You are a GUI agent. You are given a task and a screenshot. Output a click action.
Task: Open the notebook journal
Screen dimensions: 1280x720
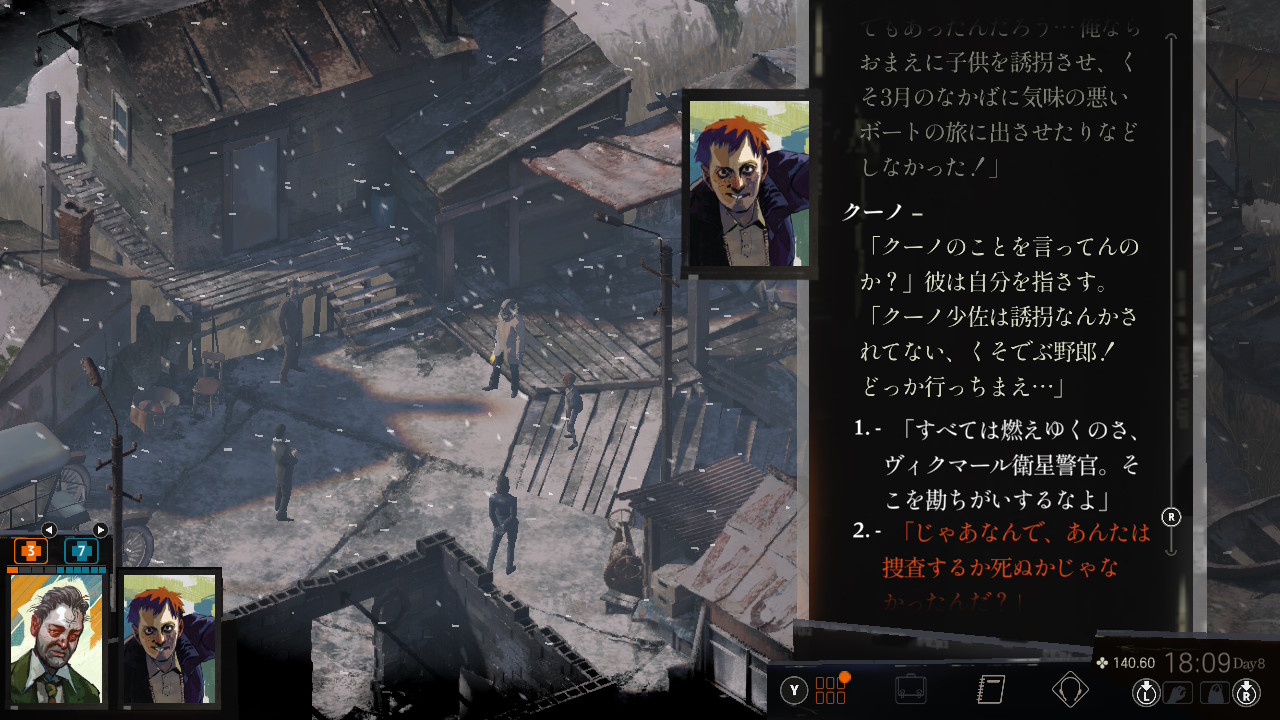coord(990,690)
